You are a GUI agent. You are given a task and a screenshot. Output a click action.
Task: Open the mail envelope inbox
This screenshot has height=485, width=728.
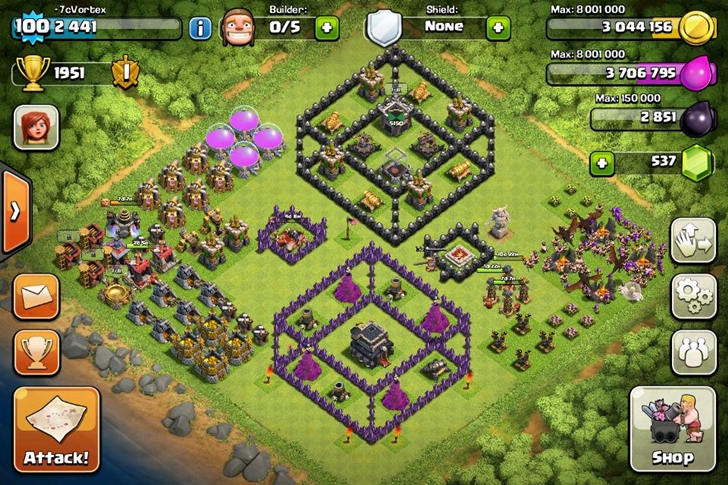36,296
